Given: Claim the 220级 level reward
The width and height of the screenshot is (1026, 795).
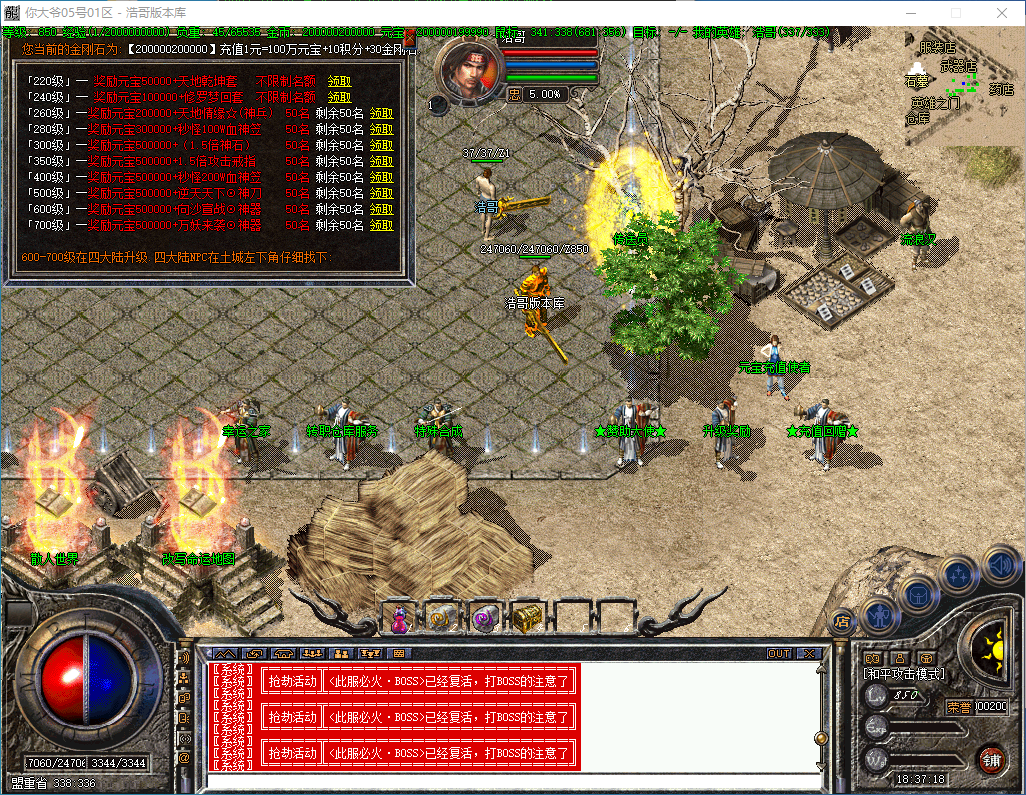Looking at the screenshot, I should (339, 81).
